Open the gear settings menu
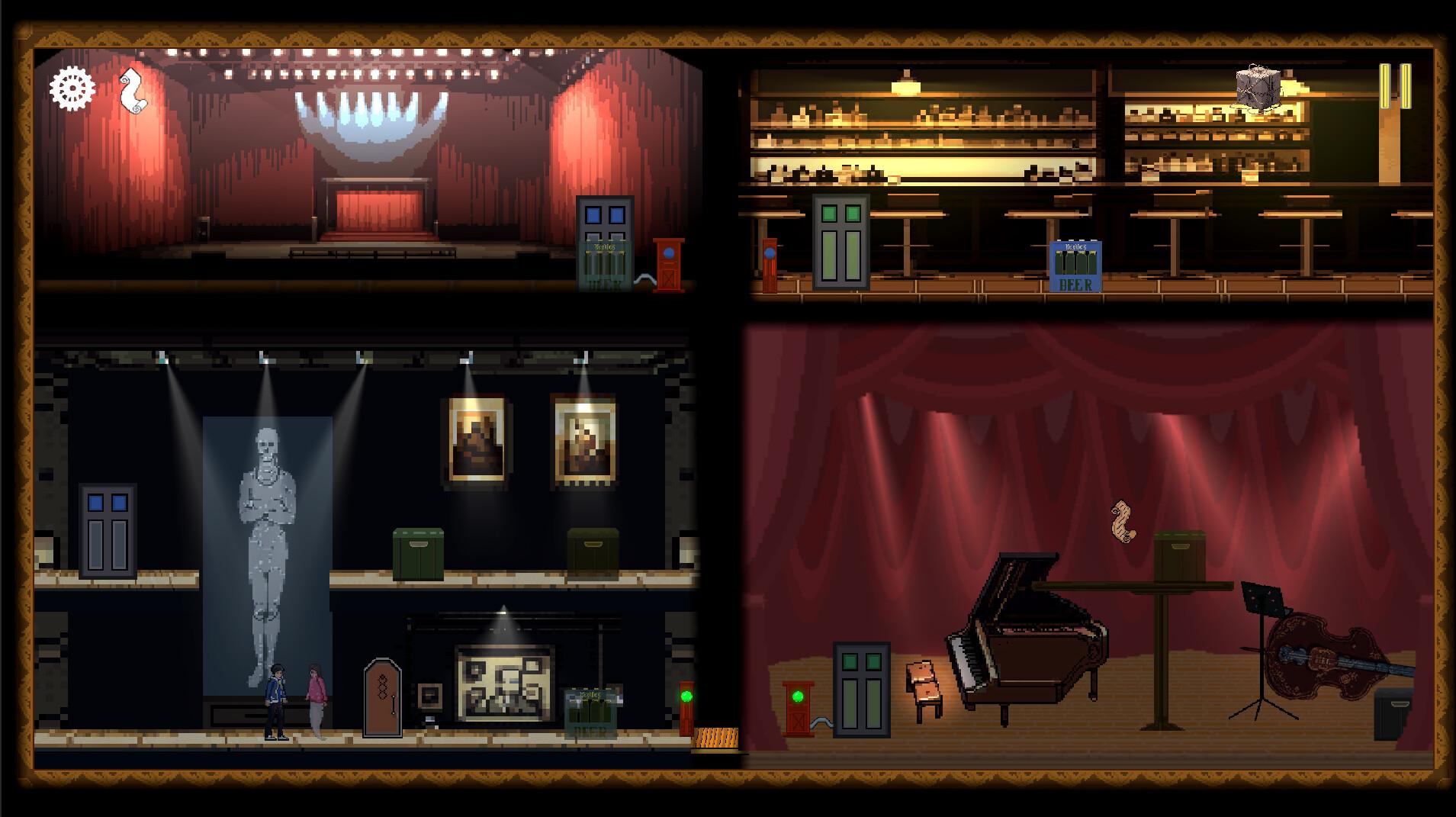 72,89
